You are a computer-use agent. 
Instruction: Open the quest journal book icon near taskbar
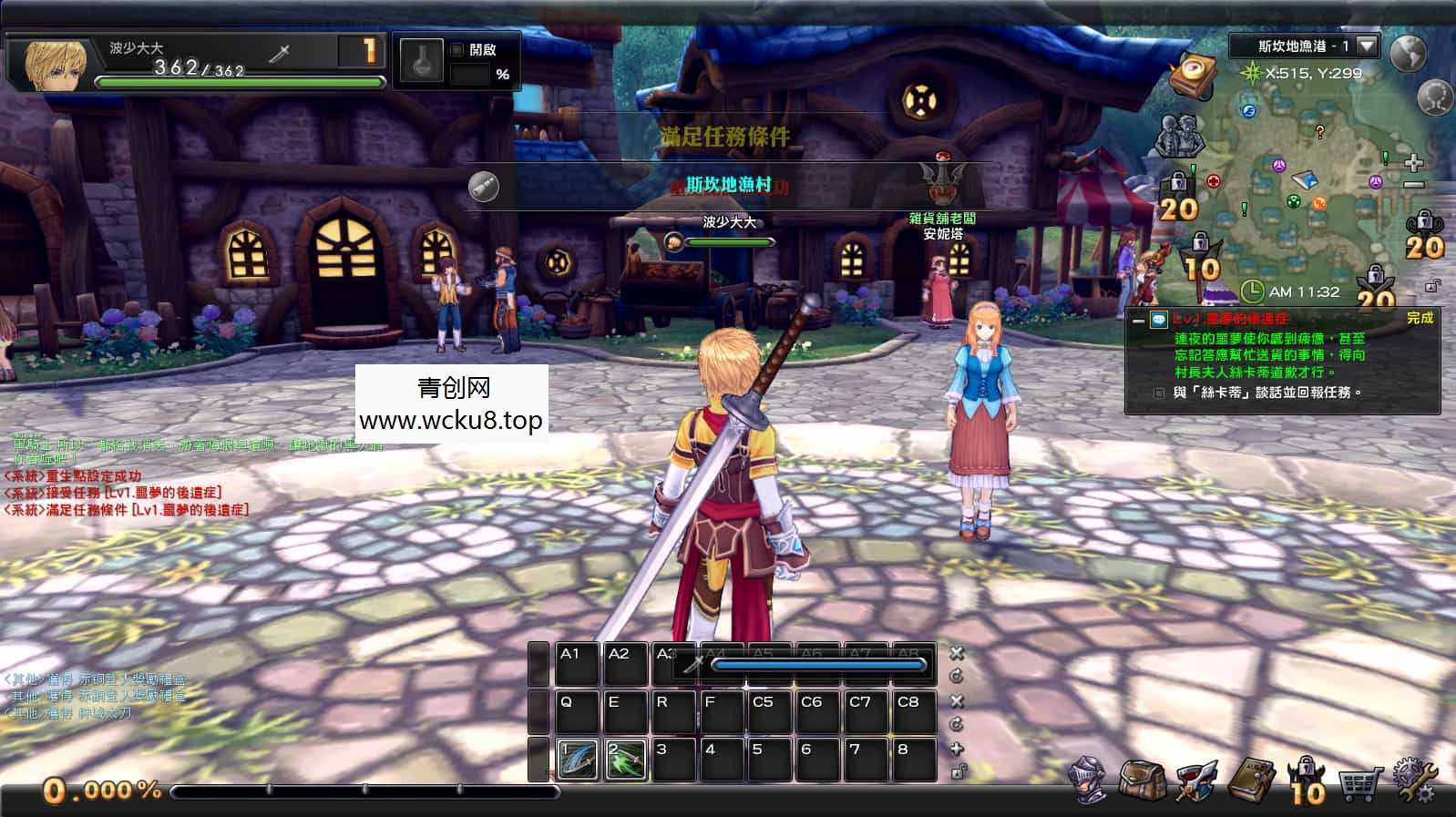pos(1249,781)
